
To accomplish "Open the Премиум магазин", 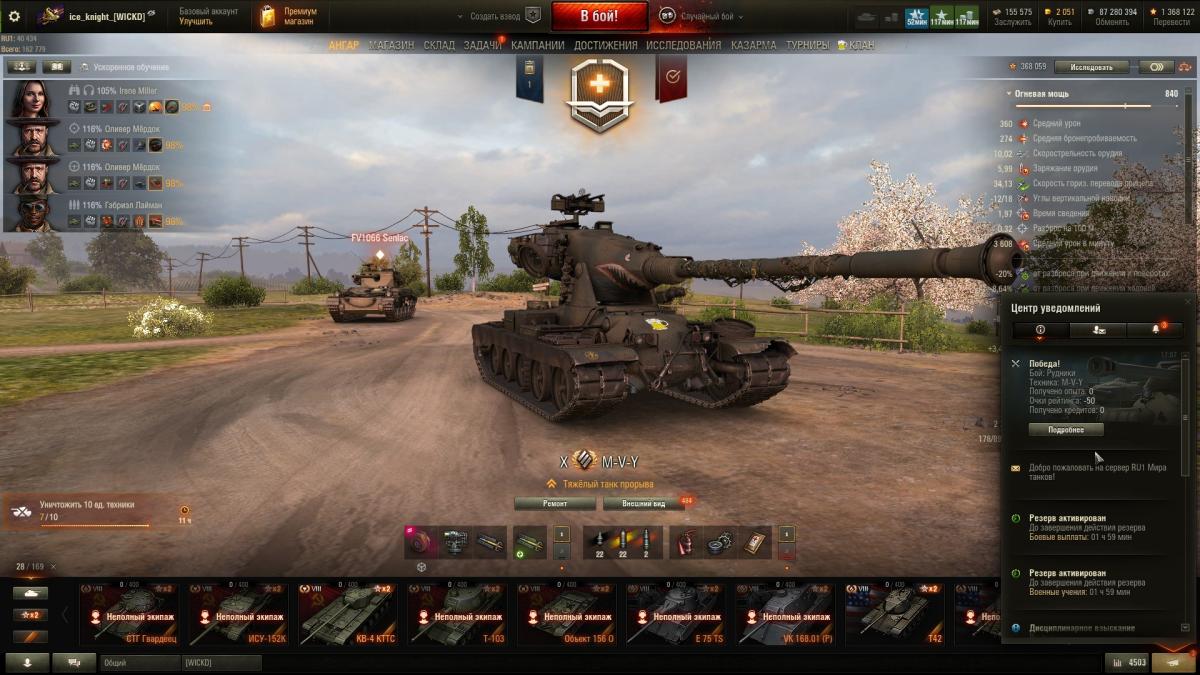I will (x=289, y=16).
